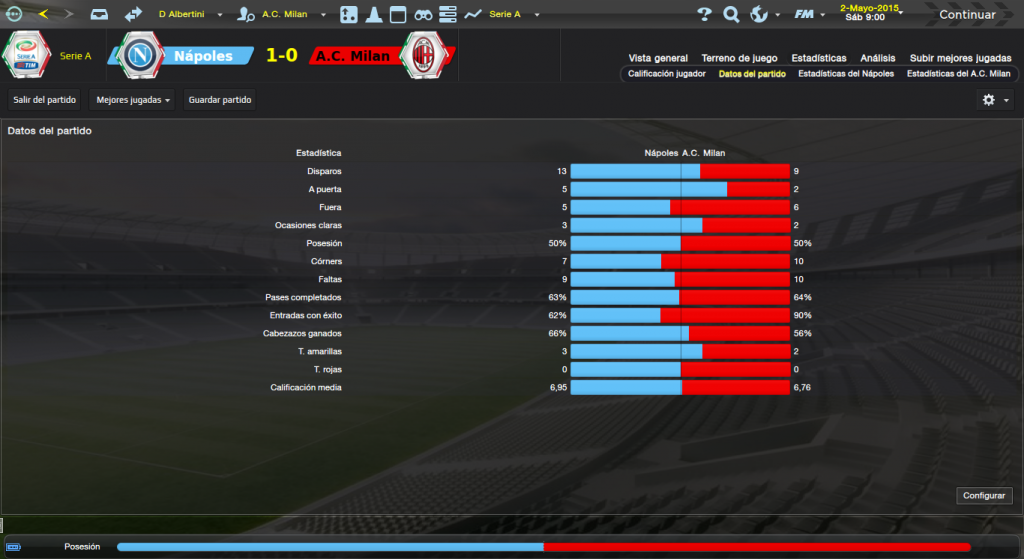Screen dimensions: 1024x559
Task: Open the FM menu
Action: (x=806, y=15)
